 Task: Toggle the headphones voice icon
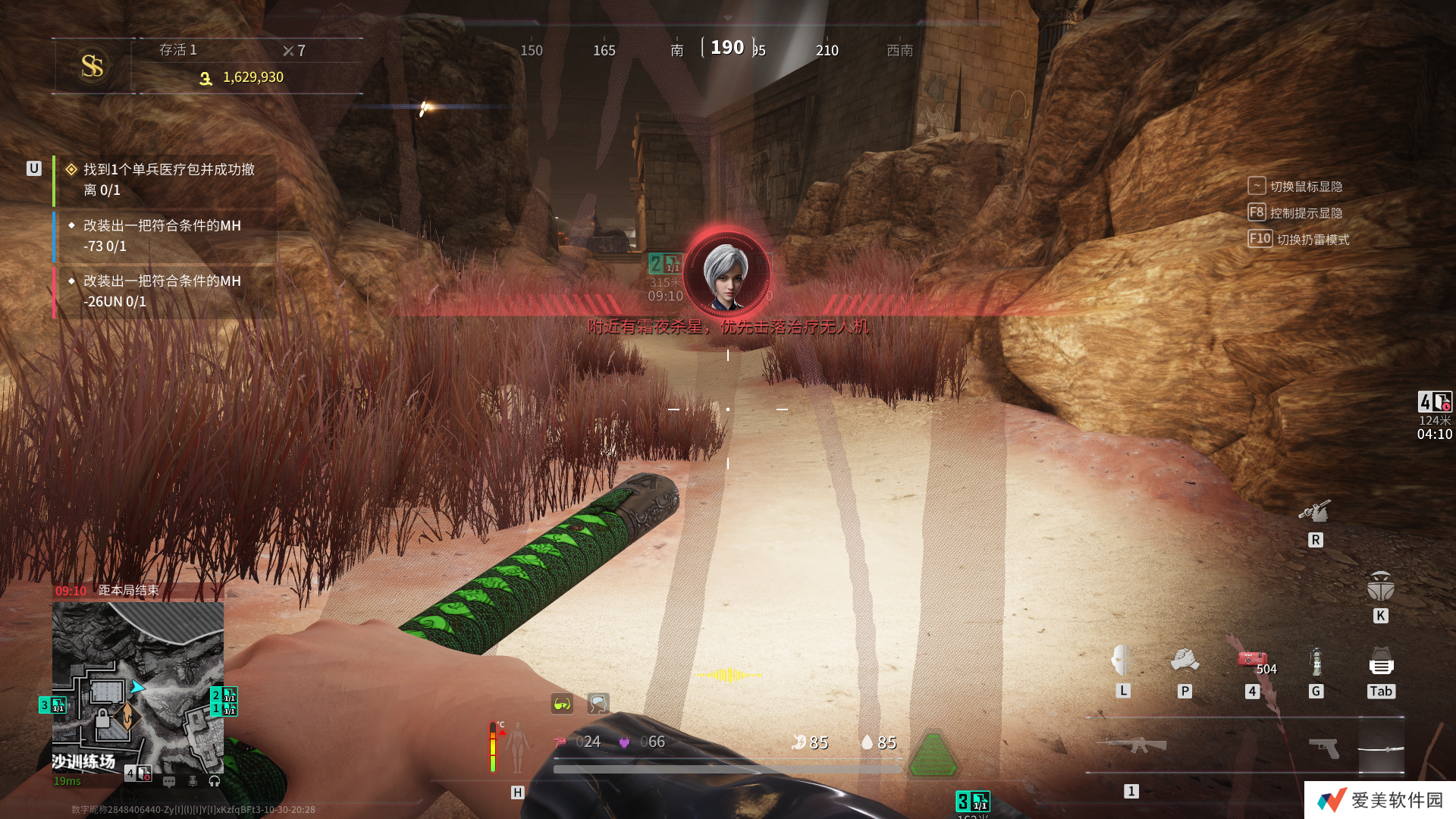215,781
